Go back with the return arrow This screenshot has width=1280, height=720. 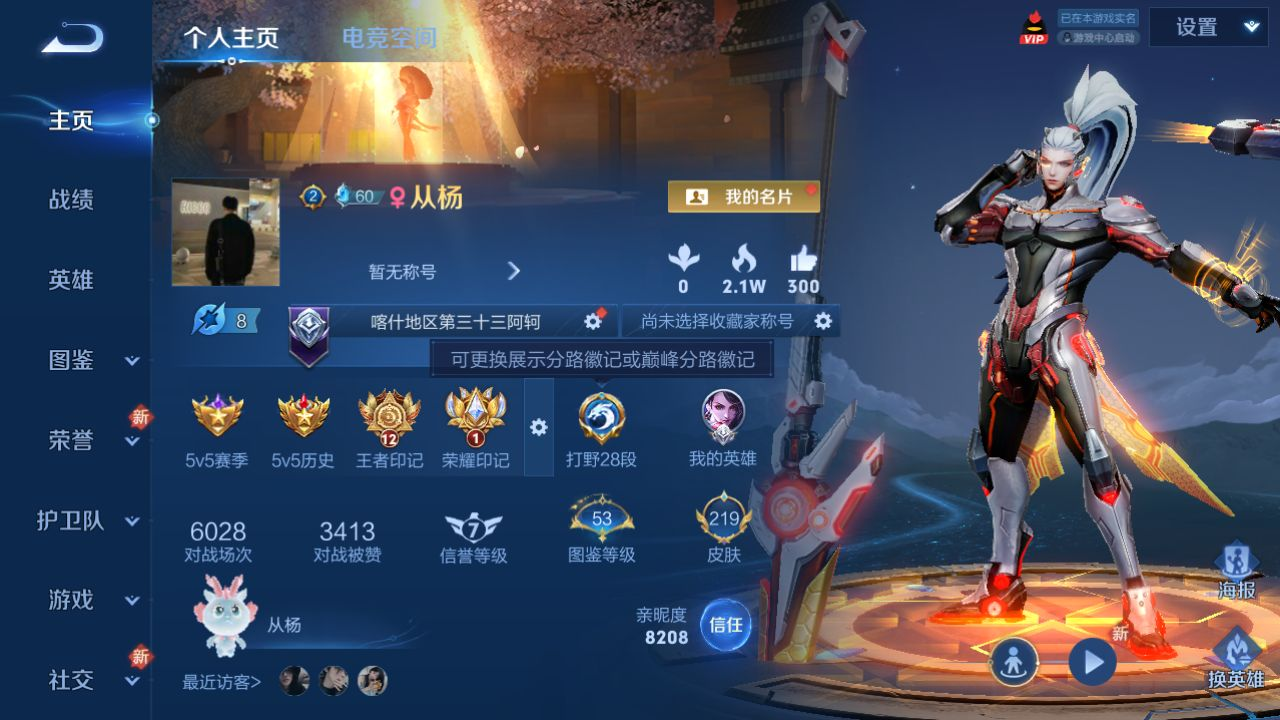pos(72,40)
